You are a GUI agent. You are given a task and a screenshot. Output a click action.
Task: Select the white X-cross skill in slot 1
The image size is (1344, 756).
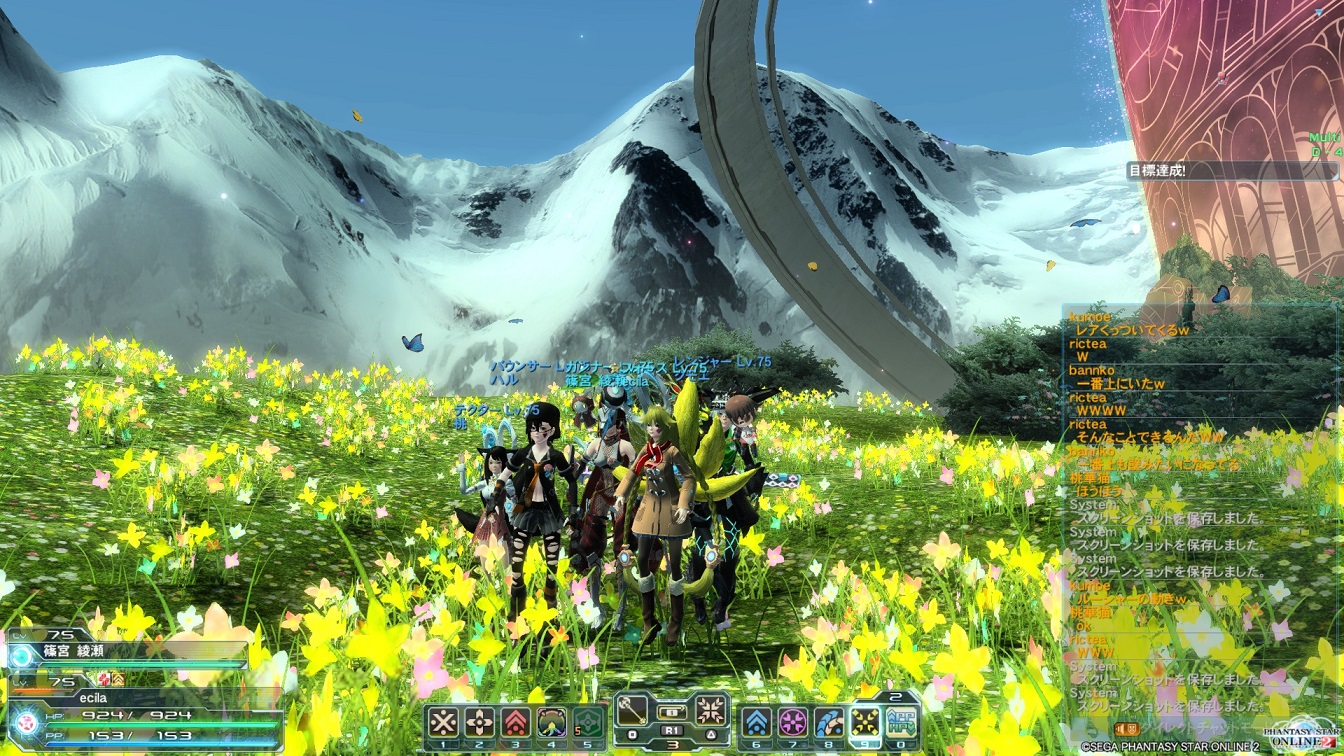click(443, 722)
